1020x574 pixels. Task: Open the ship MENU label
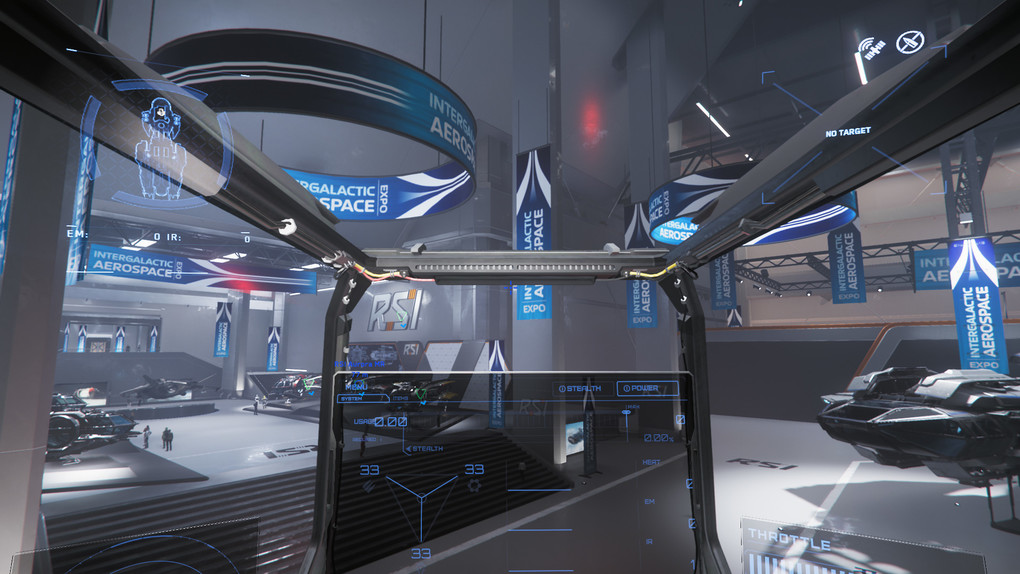(356, 385)
